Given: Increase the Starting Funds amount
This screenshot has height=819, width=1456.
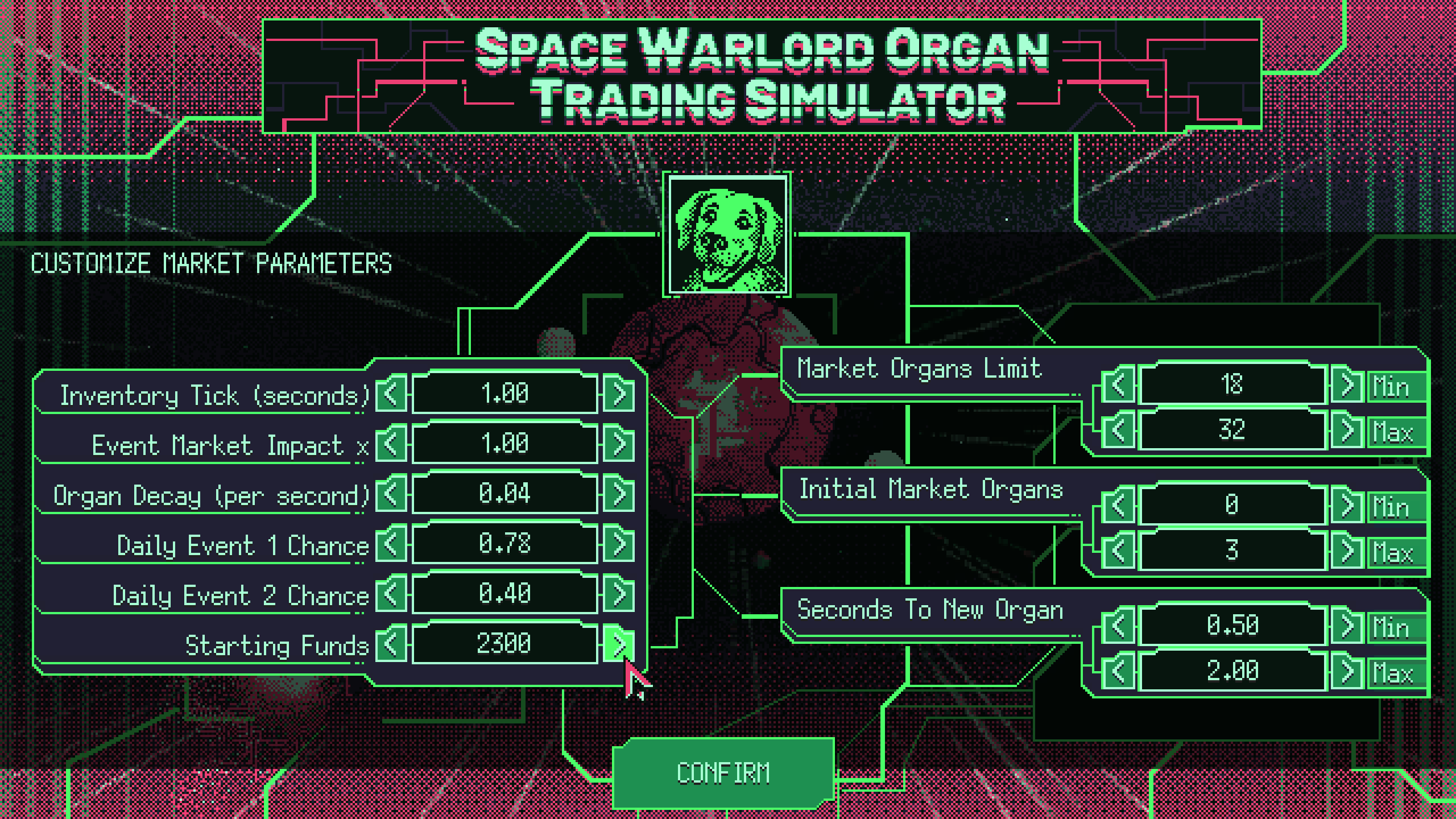Looking at the screenshot, I should point(618,643).
